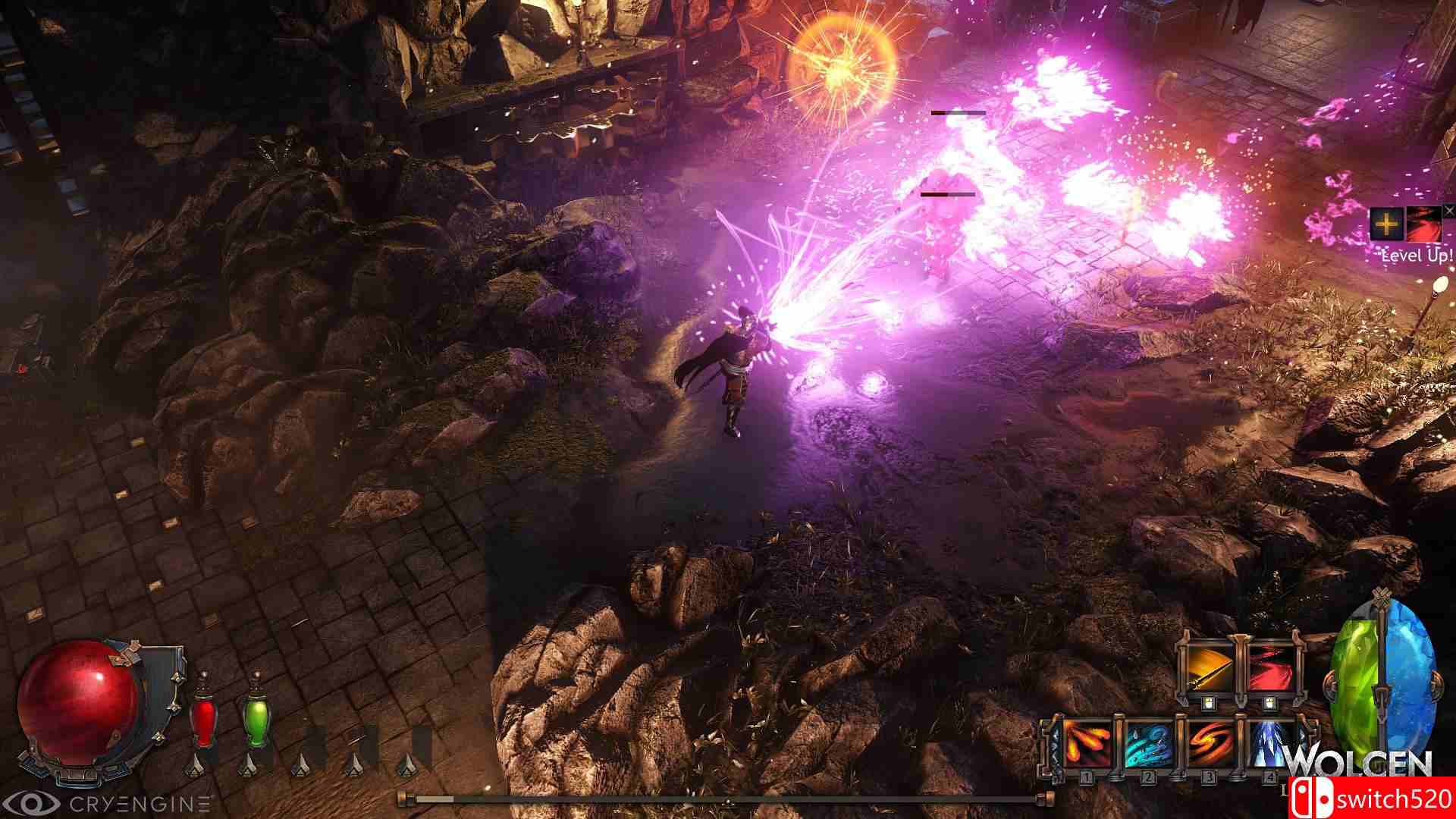Screen dimensions: 1456x819
Task: Click the new red skill icon beside Level Up
Action: (1425, 223)
